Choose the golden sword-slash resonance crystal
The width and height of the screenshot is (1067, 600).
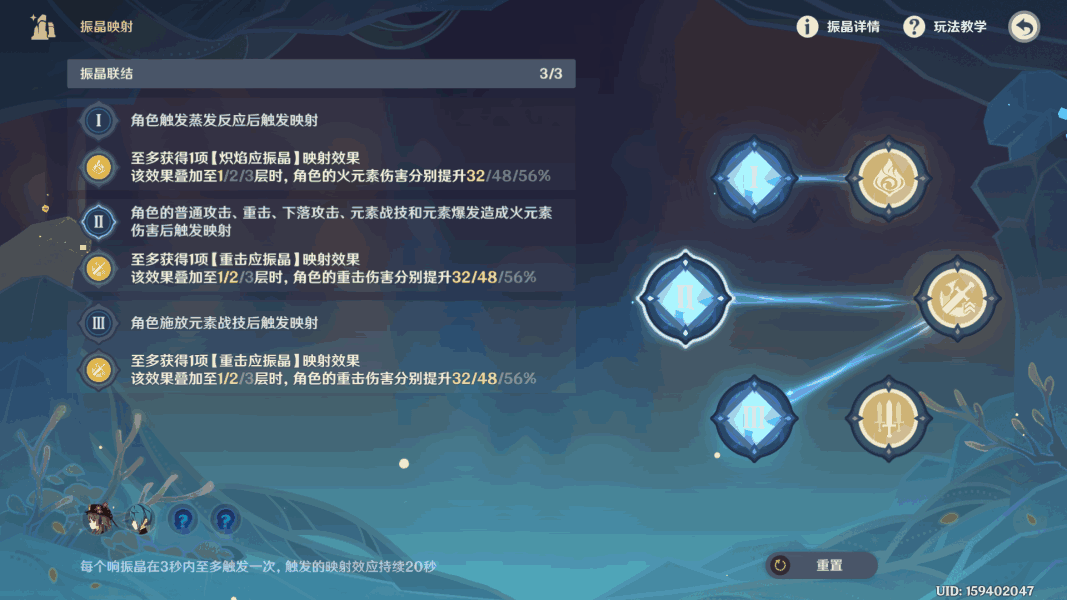(958, 298)
